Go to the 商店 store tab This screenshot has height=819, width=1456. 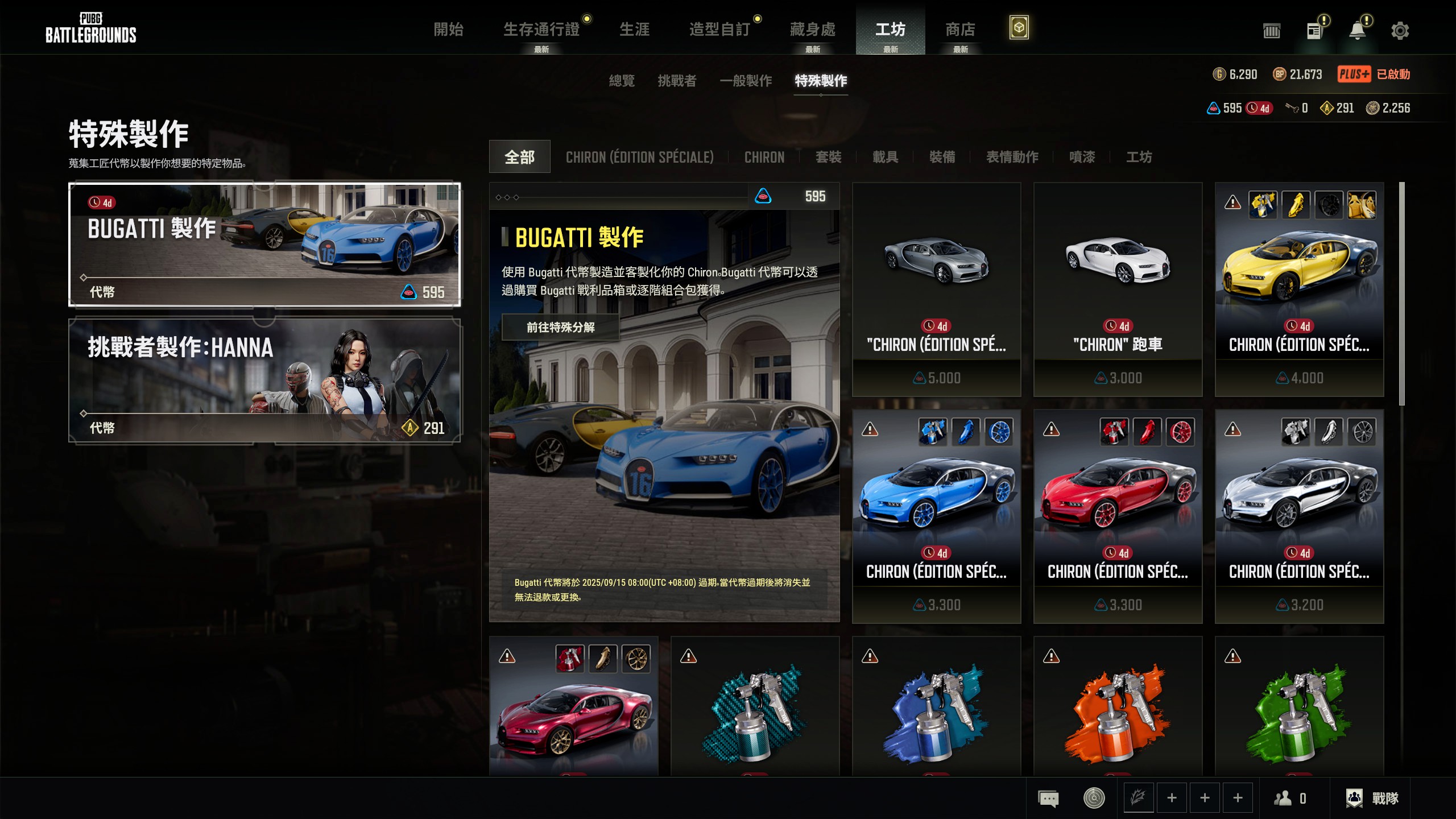tap(960, 30)
